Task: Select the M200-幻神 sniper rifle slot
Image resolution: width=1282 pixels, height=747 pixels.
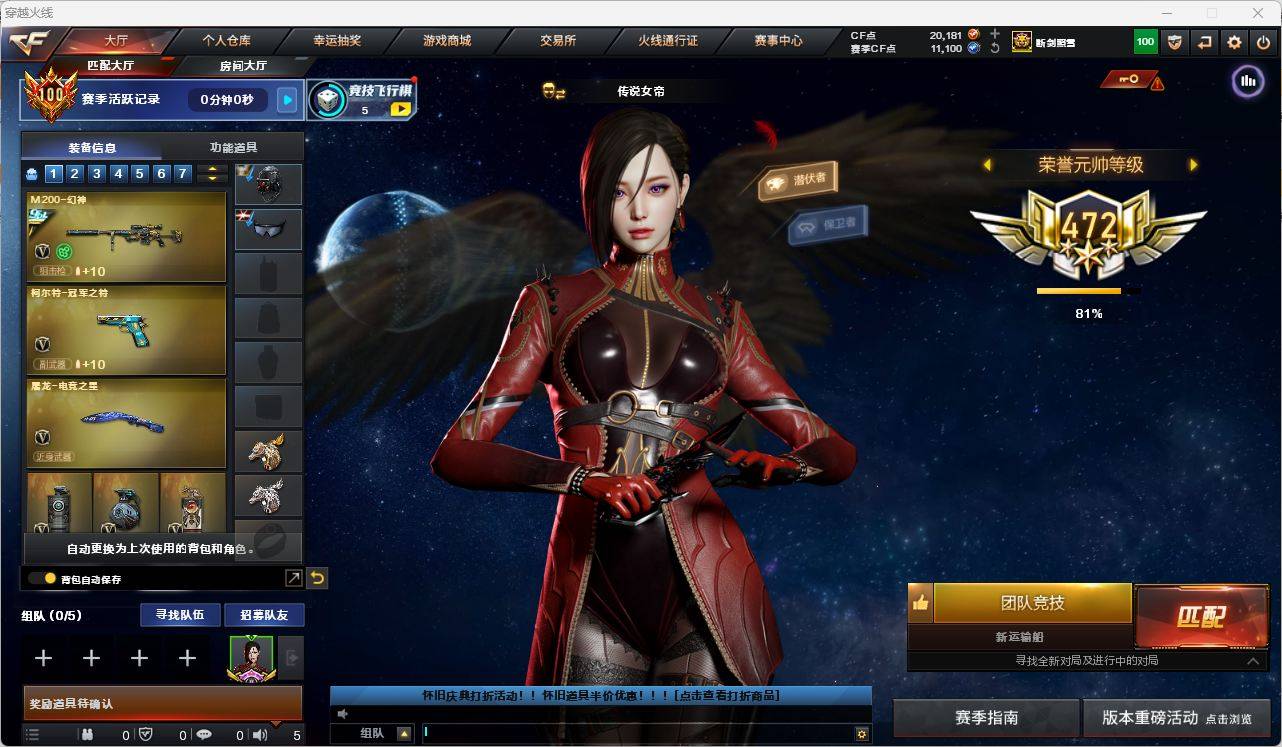Action: tap(126, 236)
